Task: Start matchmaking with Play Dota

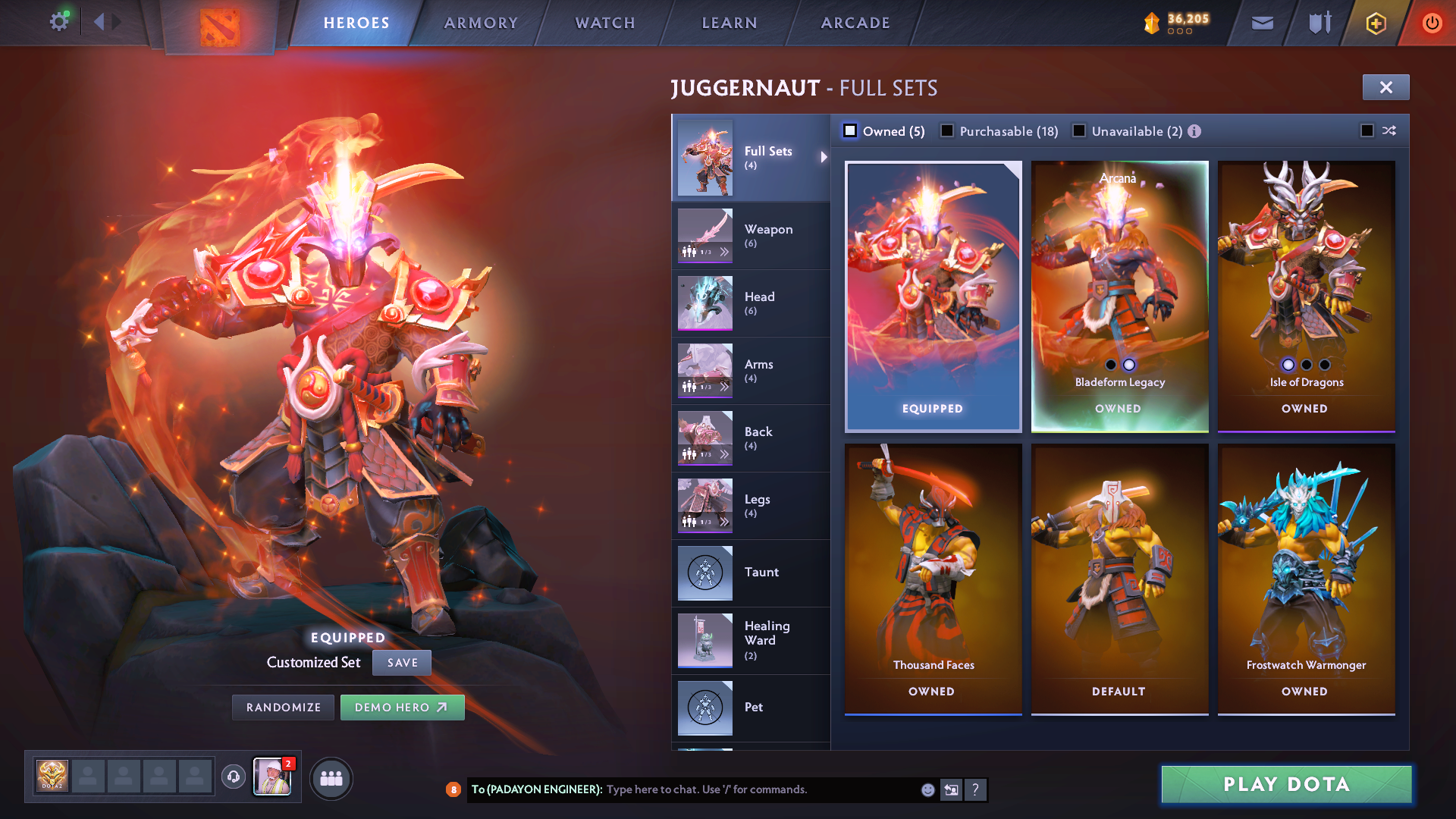Action: (x=1286, y=784)
